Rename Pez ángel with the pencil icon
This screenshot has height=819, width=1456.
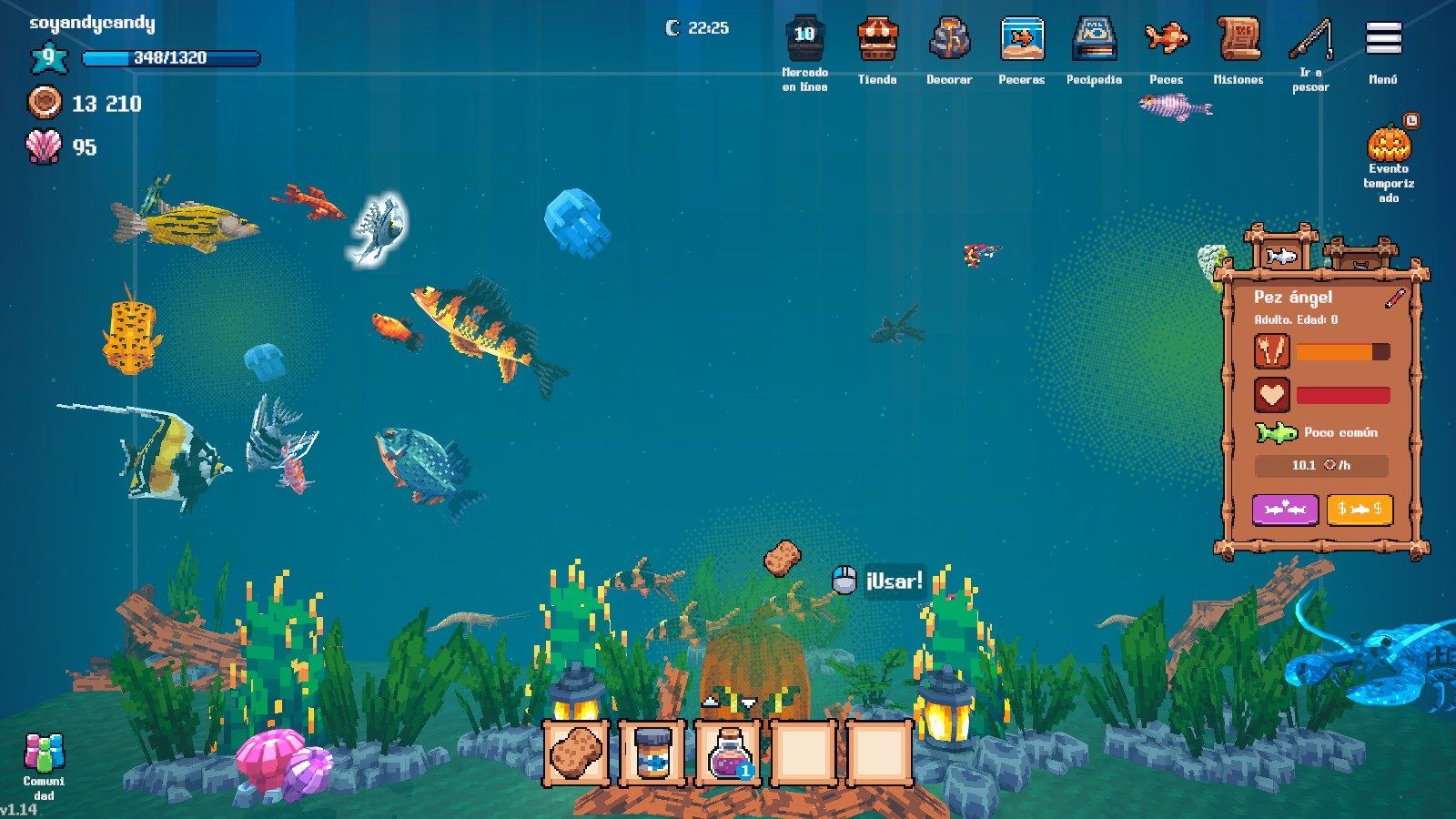tap(1394, 298)
